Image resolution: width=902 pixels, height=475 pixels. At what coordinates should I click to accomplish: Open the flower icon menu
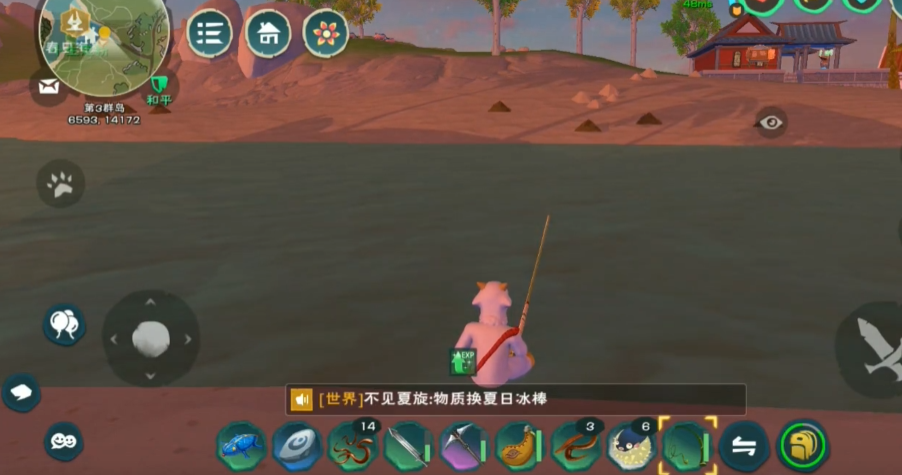tap(326, 33)
